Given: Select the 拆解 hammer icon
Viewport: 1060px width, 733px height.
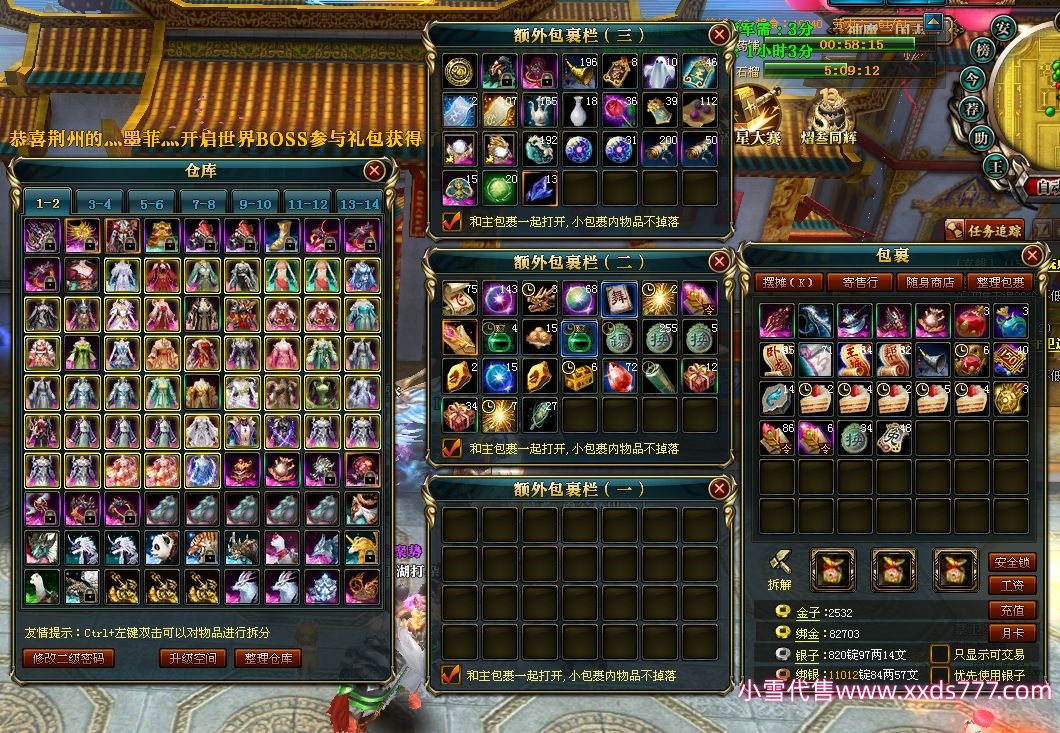Looking at the screenshot, I should (779, 562).
